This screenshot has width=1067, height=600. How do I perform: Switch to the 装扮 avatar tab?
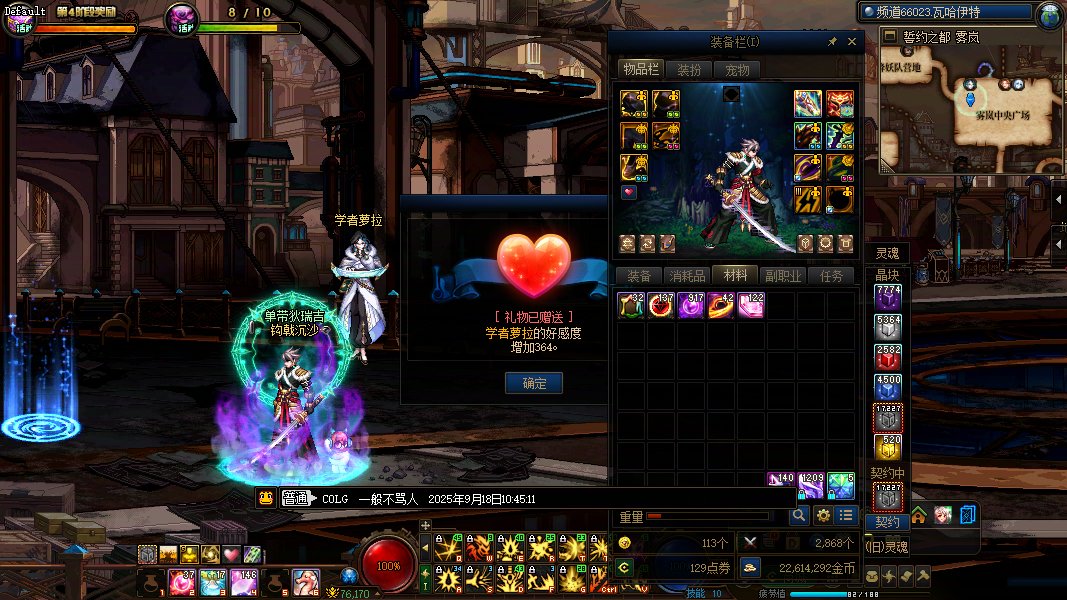pos(689,70)
